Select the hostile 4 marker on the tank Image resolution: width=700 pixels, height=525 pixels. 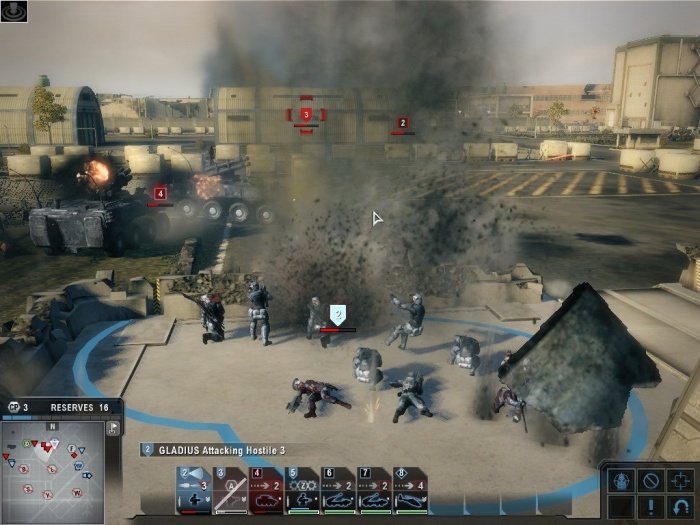coord(160,193)
